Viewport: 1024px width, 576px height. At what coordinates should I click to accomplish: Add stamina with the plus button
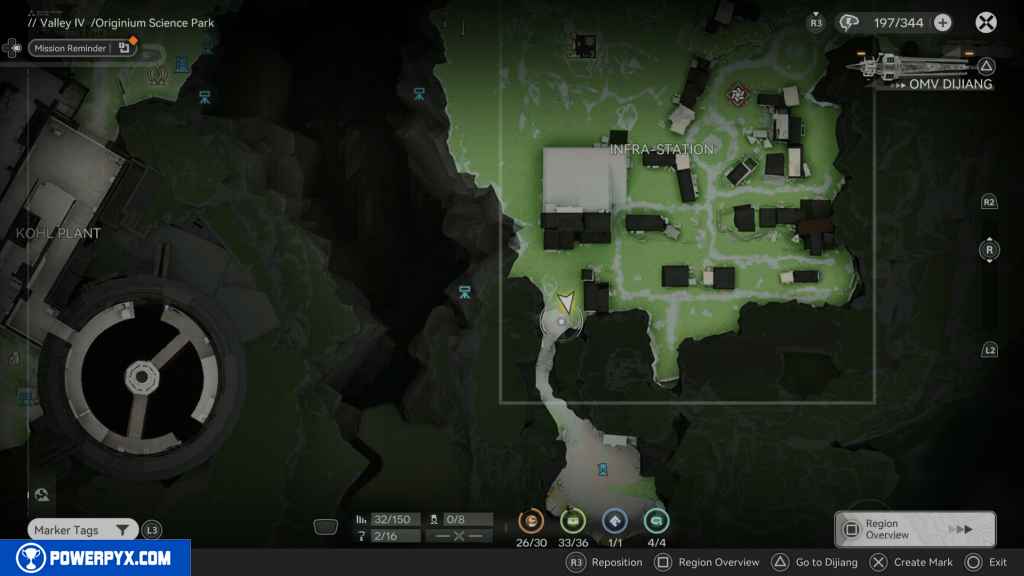[942, 23]
